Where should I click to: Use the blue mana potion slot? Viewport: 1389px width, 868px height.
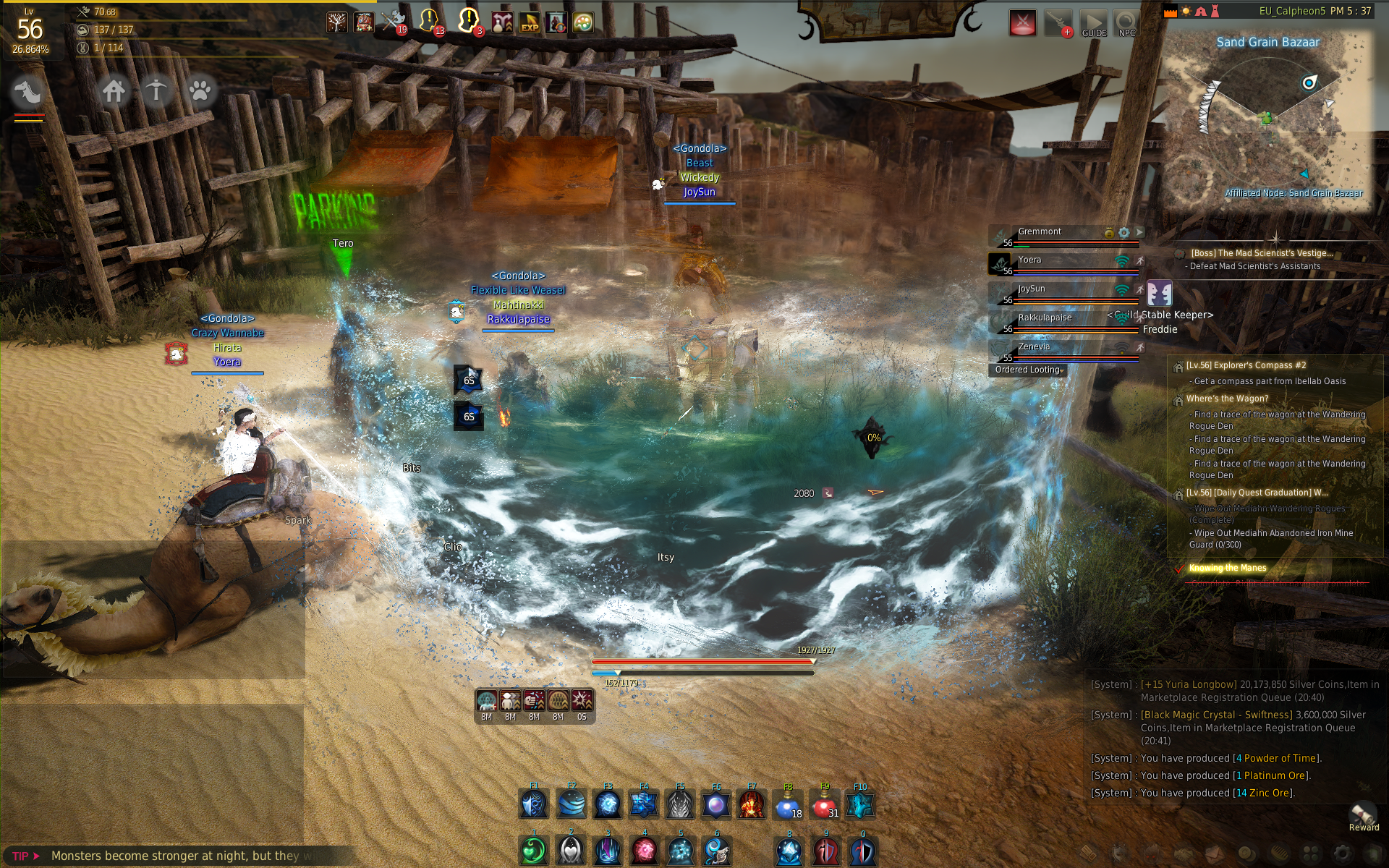[788, 805]
